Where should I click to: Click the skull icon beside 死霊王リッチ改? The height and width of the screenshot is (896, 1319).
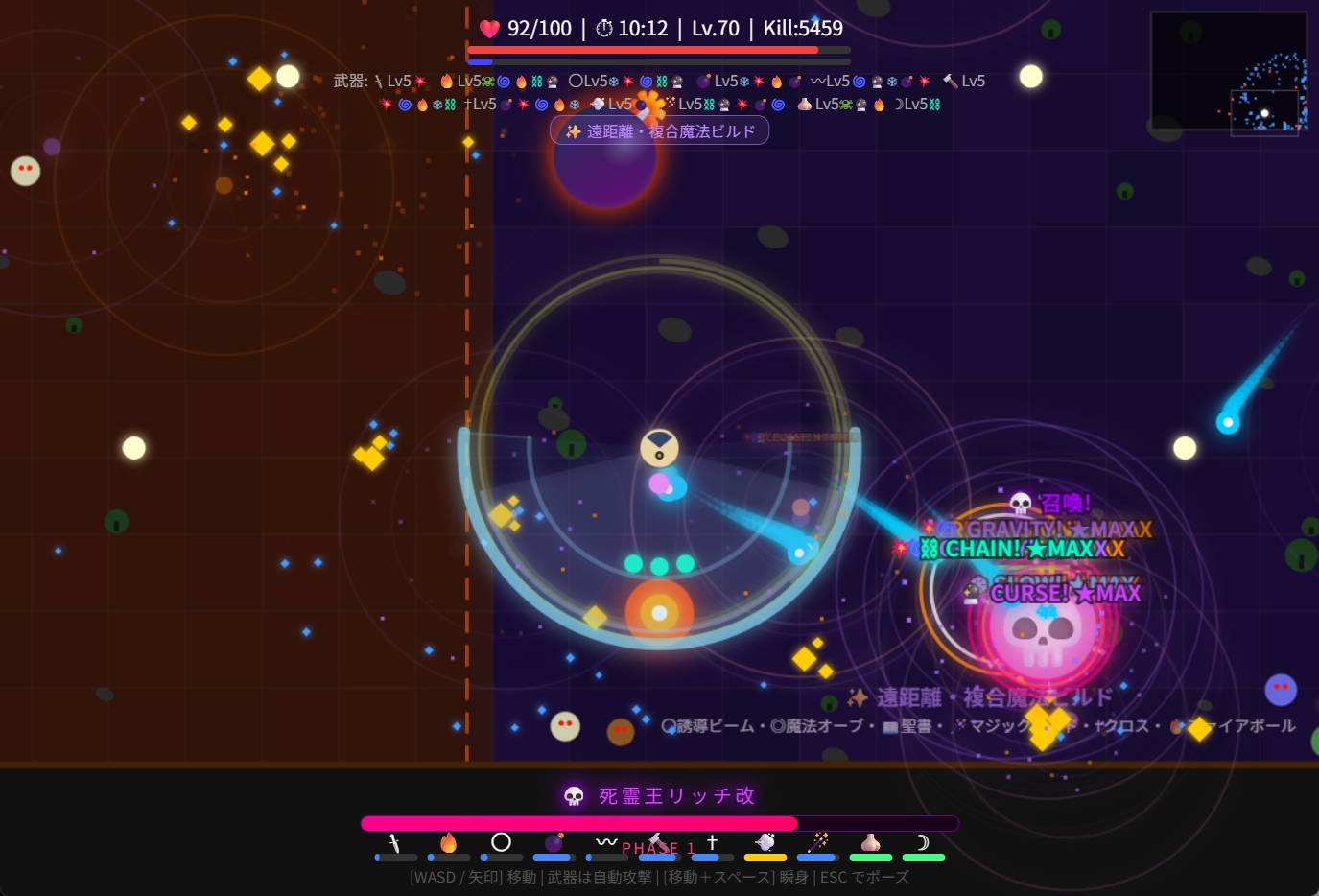572,795
